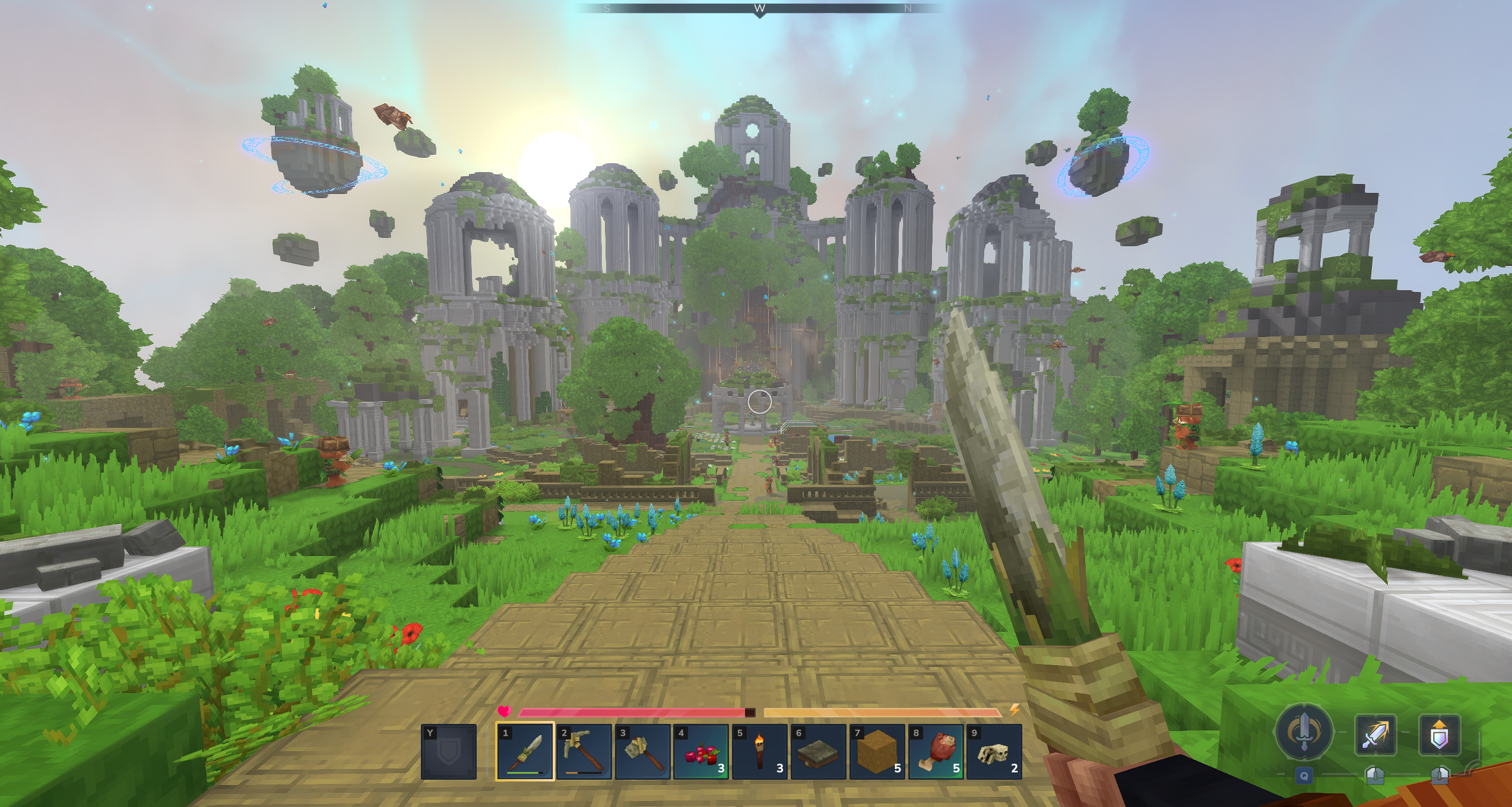Trigger the sword slash attack icon
Image resolution: width=1512 pixels, height=807 pixels.
1375,735
